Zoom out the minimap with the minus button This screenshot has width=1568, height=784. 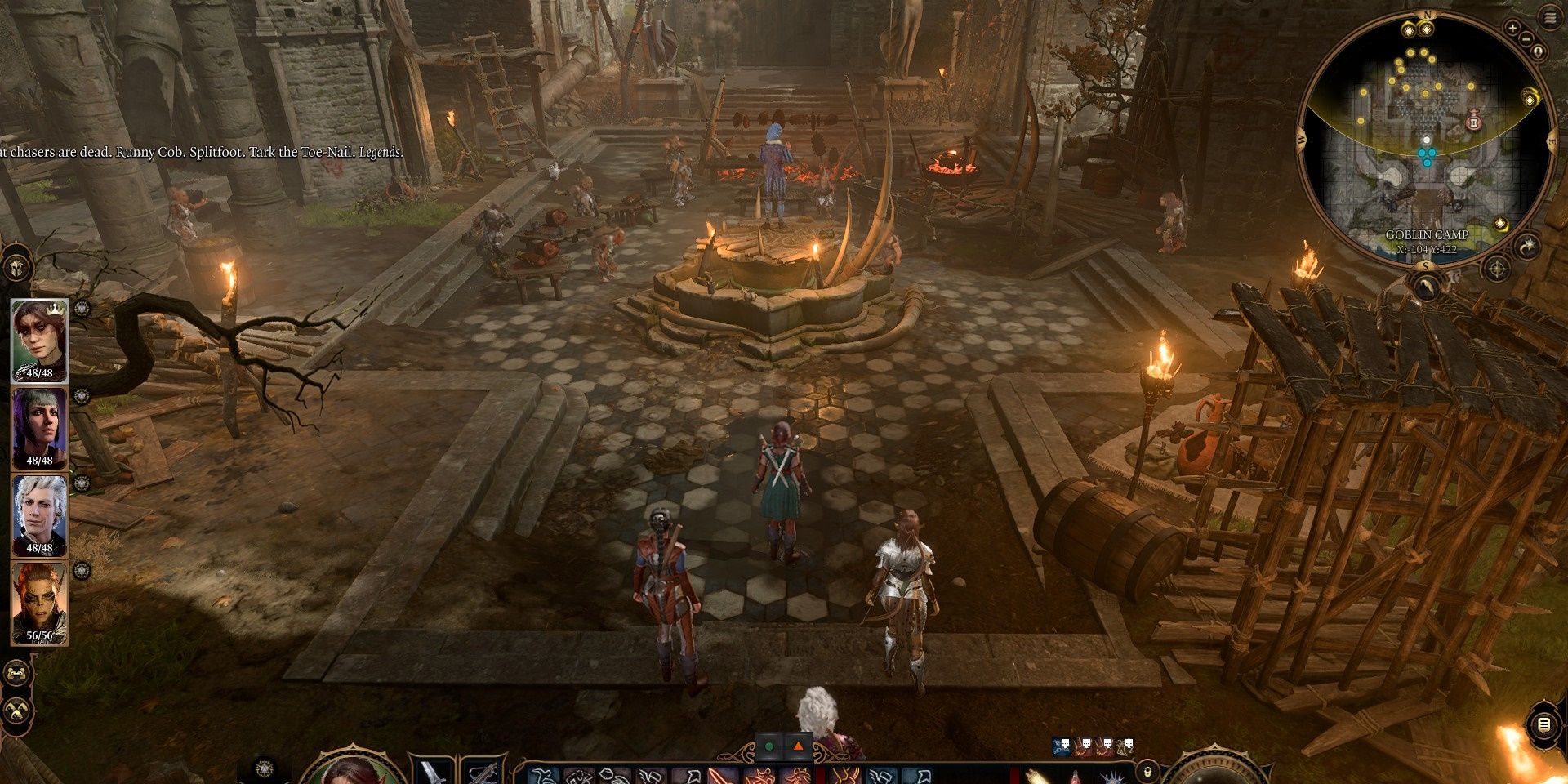tap(1527, 39)
